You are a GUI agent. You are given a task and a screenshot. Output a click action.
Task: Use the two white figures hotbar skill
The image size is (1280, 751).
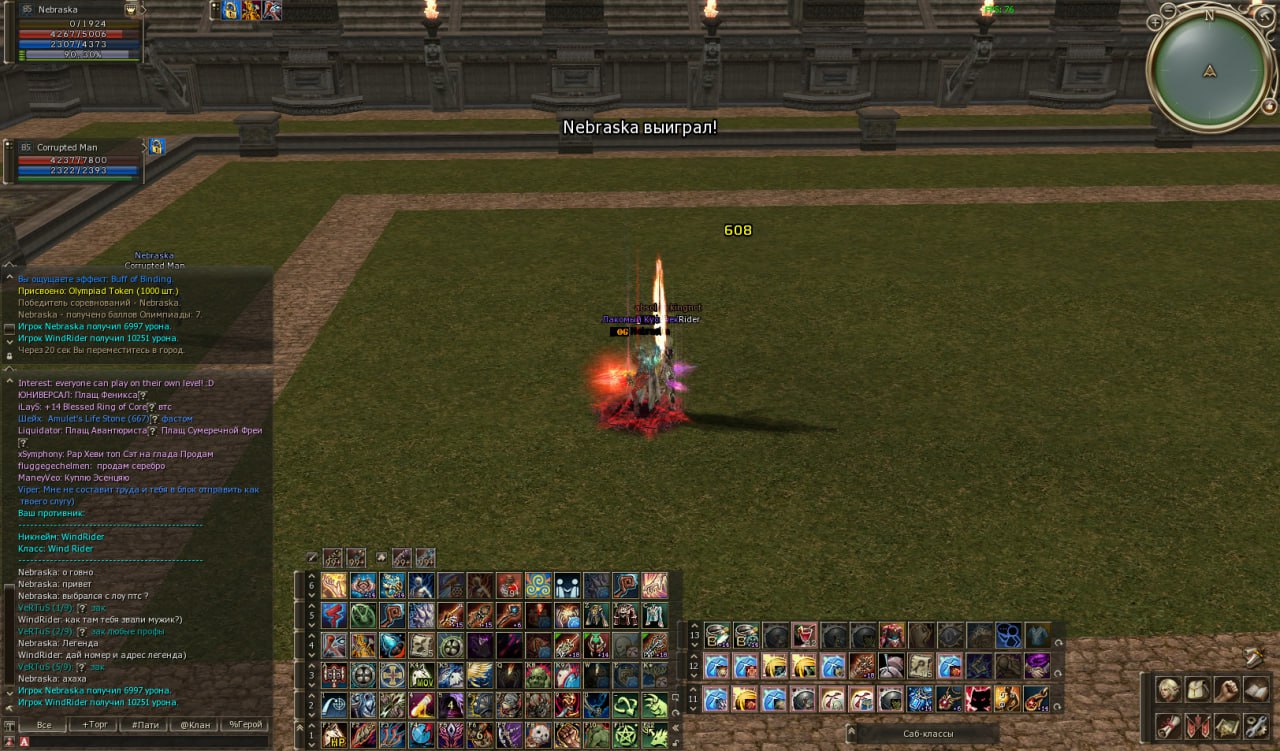click(x=568, y=585)
